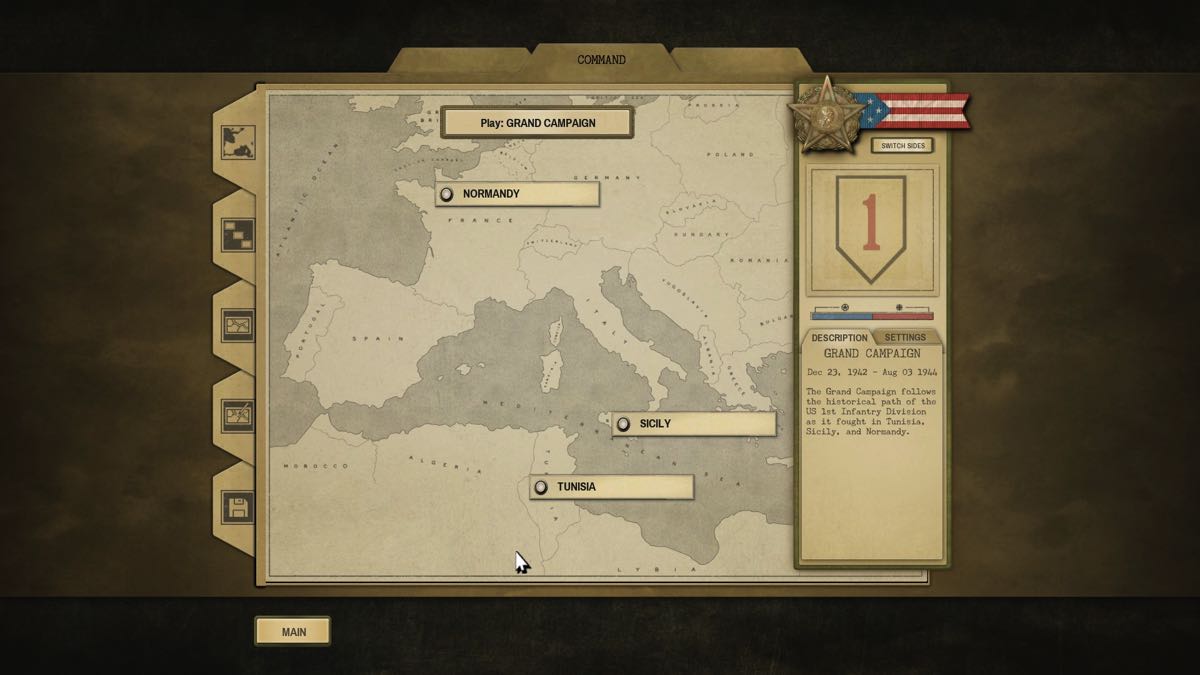Image resolution: width=1200 pixels, height=675 pixels.
Task: Click the Switch Sides button
Action: (x=902, y=146)
